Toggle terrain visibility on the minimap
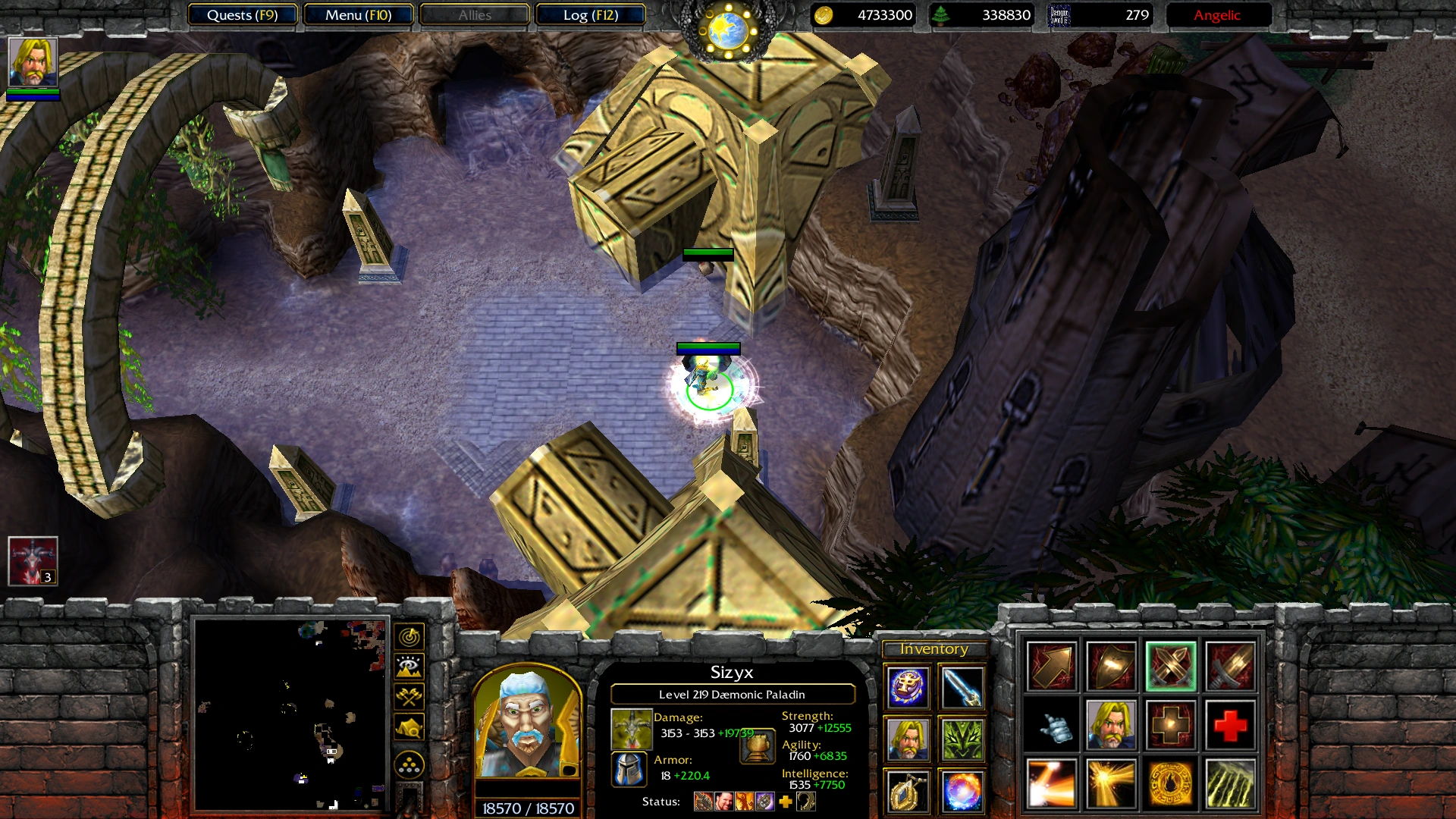The height and width of the screenshot is (819, 1456). (408, 666)
